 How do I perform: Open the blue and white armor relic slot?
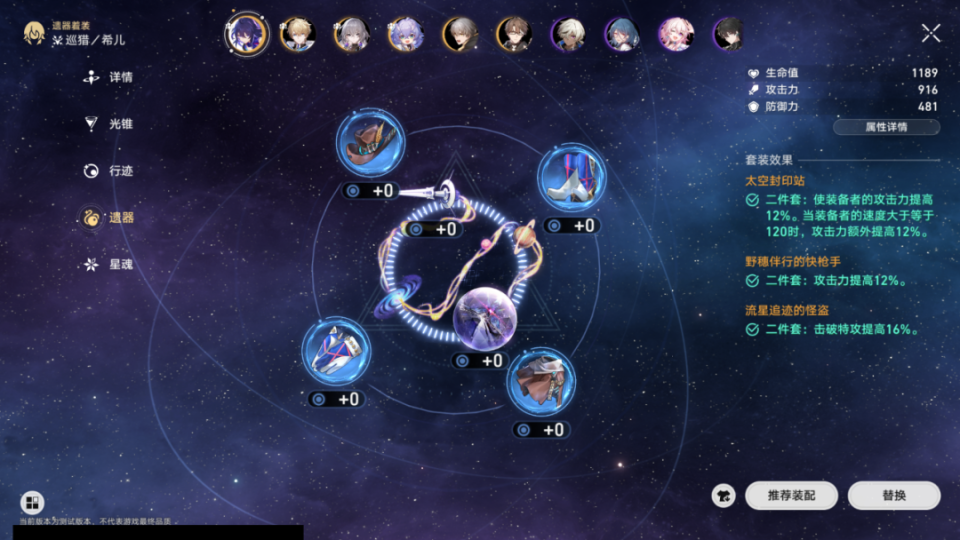(x=336, y=352)
